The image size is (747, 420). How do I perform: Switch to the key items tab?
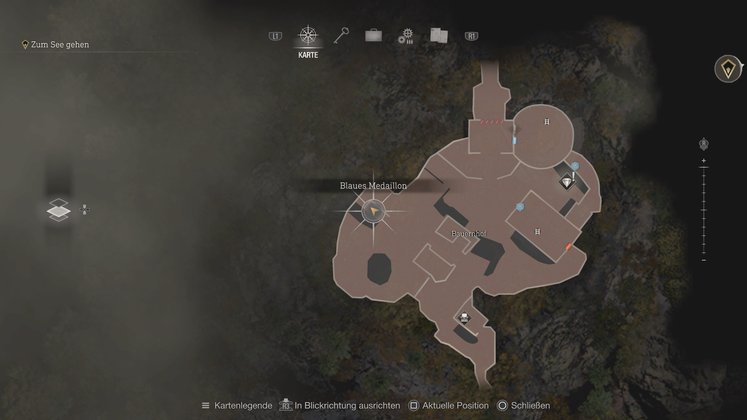click(x=340, y=36)
